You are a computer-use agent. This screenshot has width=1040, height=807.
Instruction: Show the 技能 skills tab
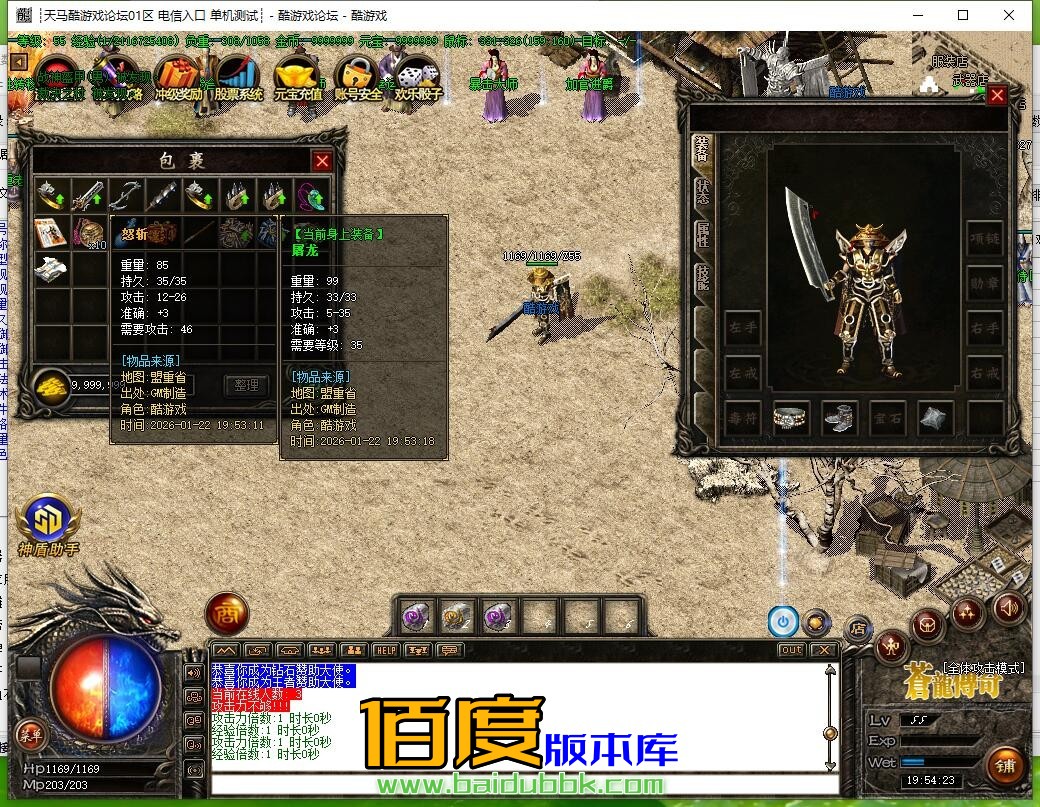(x=702, y=277)
